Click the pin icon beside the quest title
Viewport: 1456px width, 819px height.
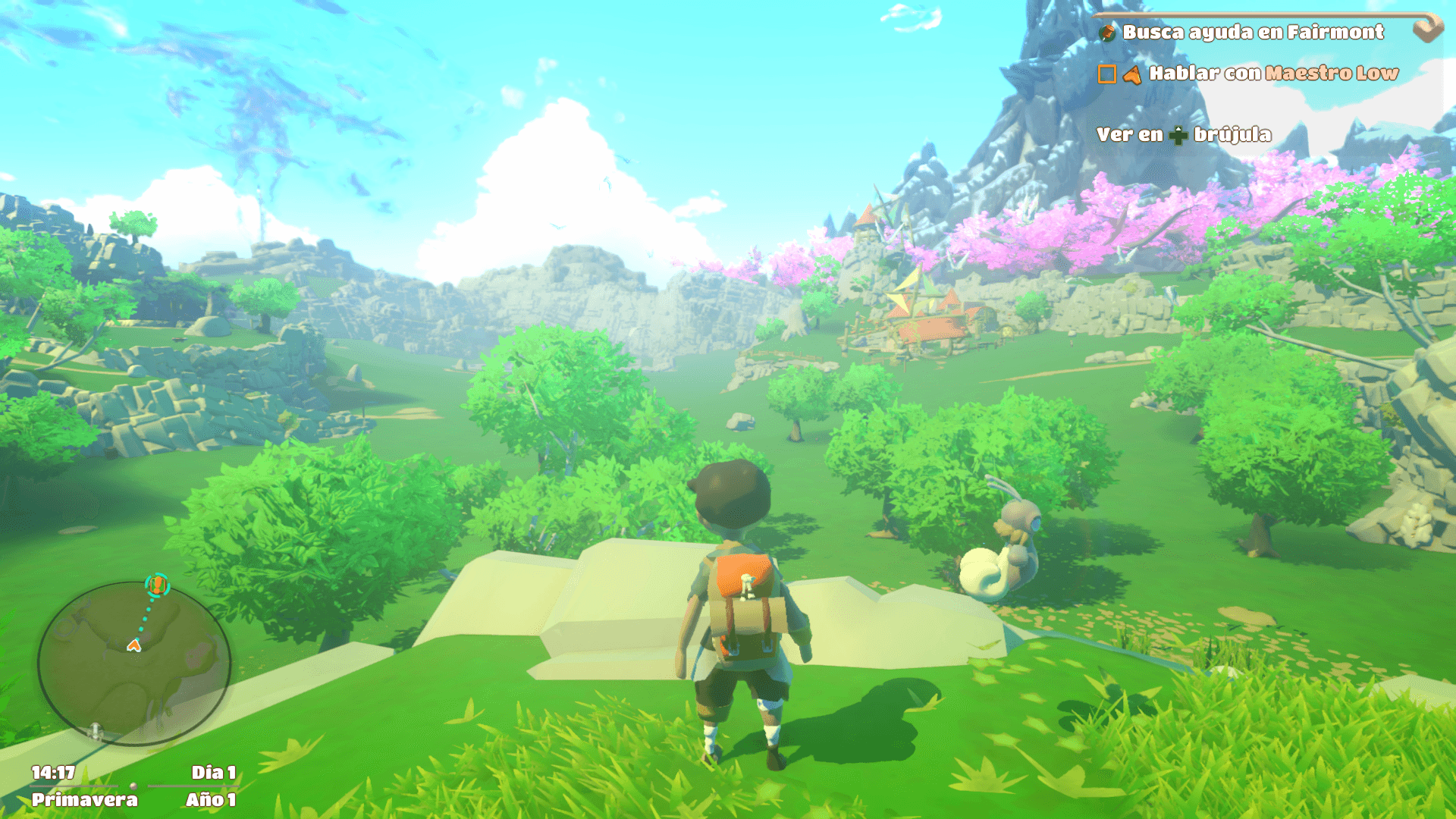click(x=1108, y=34)
